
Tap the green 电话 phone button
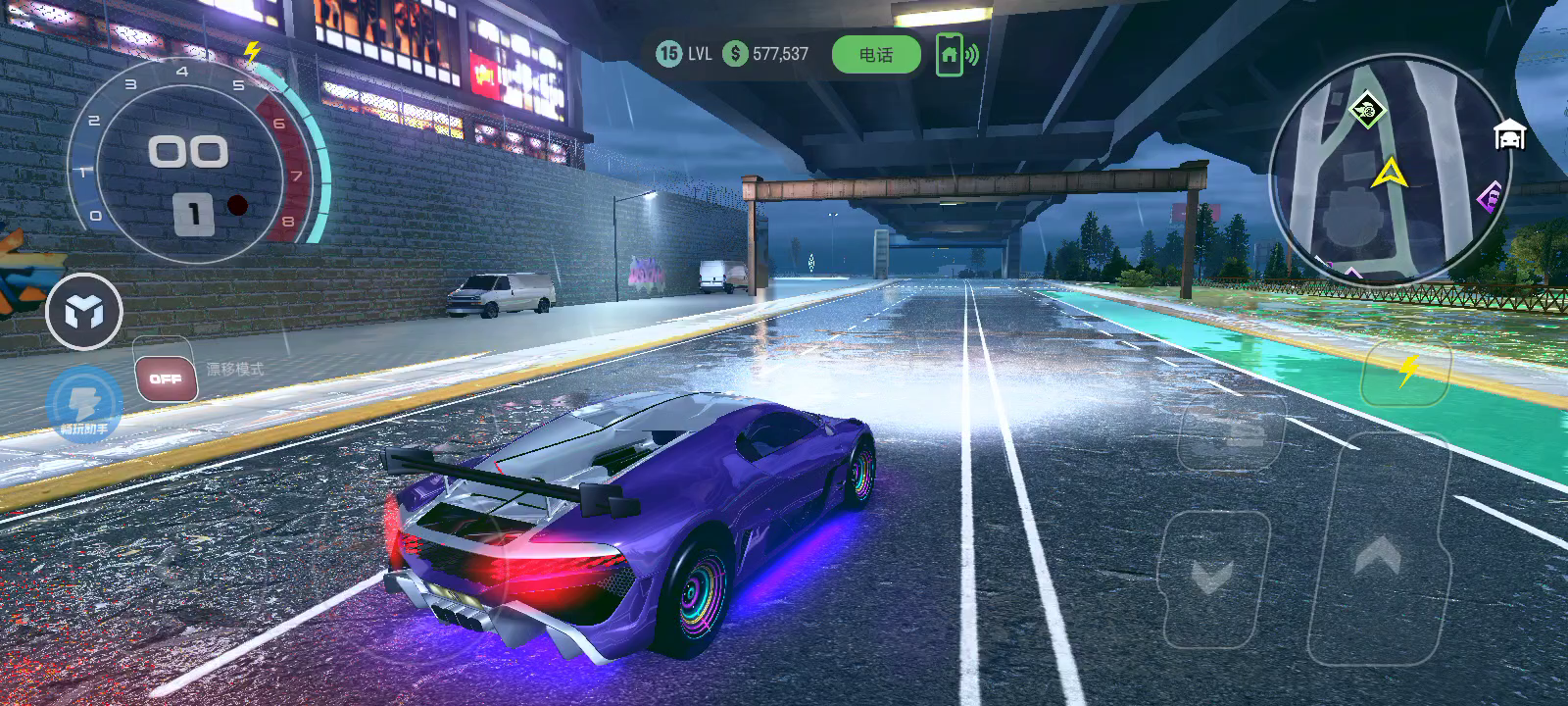click(x=876, y=55)
